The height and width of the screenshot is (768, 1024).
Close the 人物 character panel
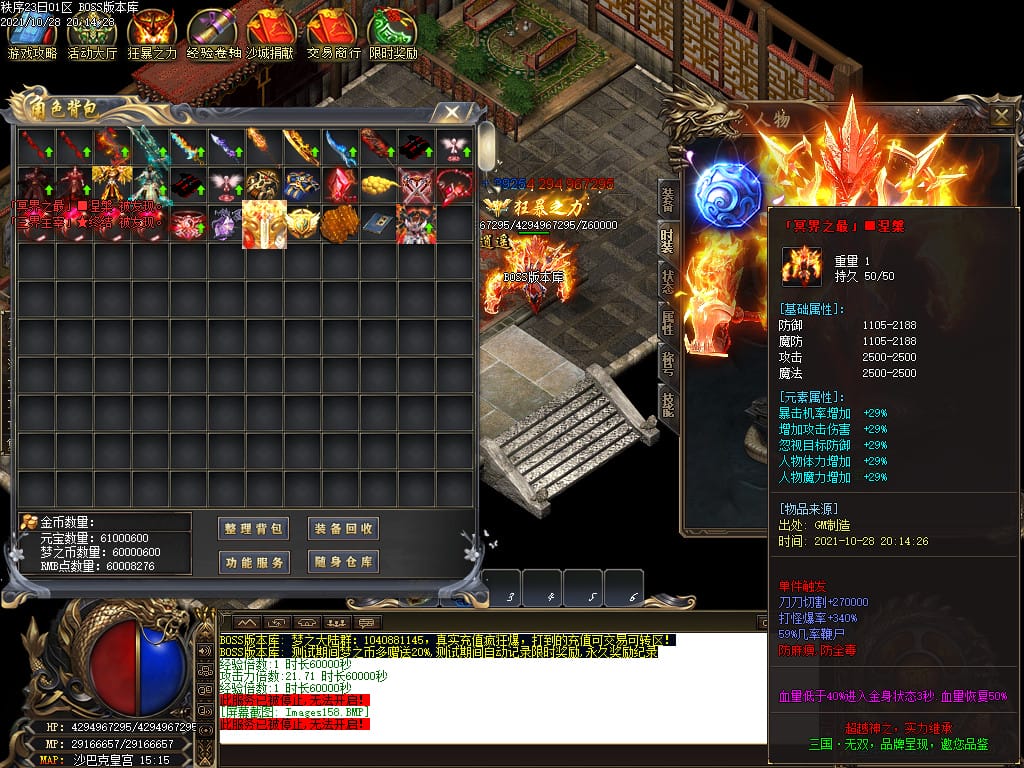1000,116
